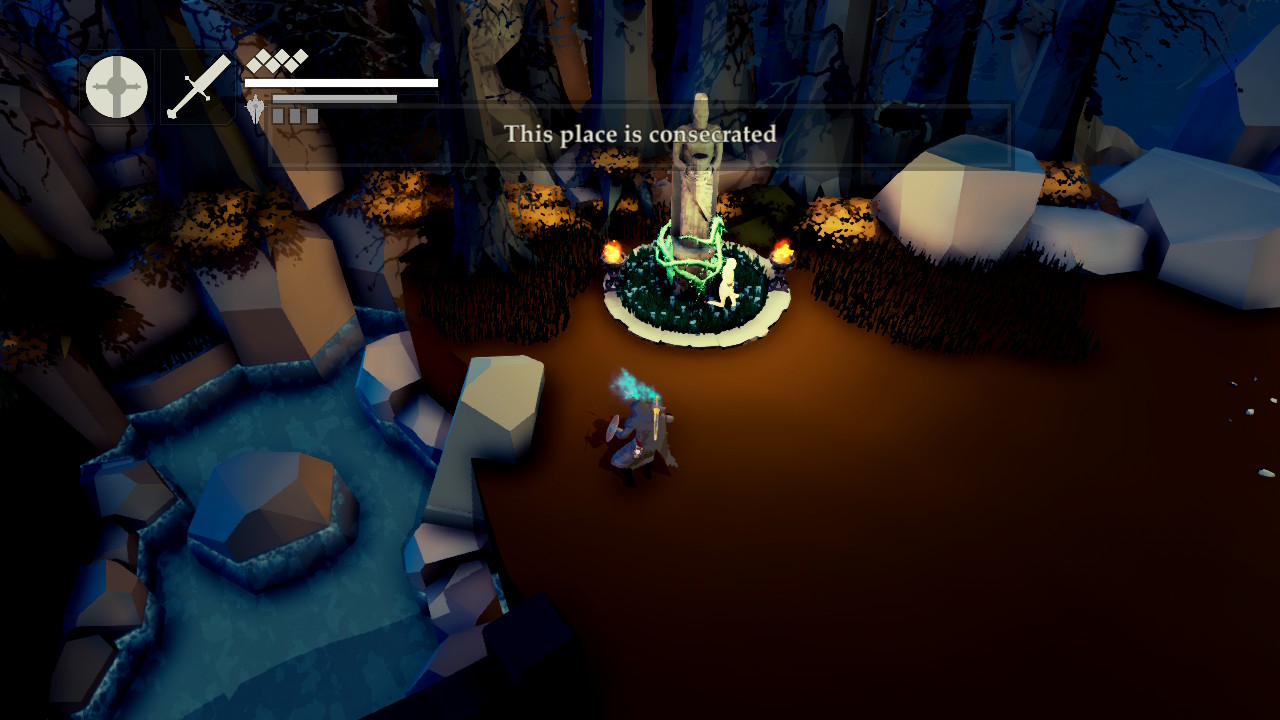Click the winged helmet stamina icon
The height and width of the screenshot is (720, 1280).
point(256,108)
